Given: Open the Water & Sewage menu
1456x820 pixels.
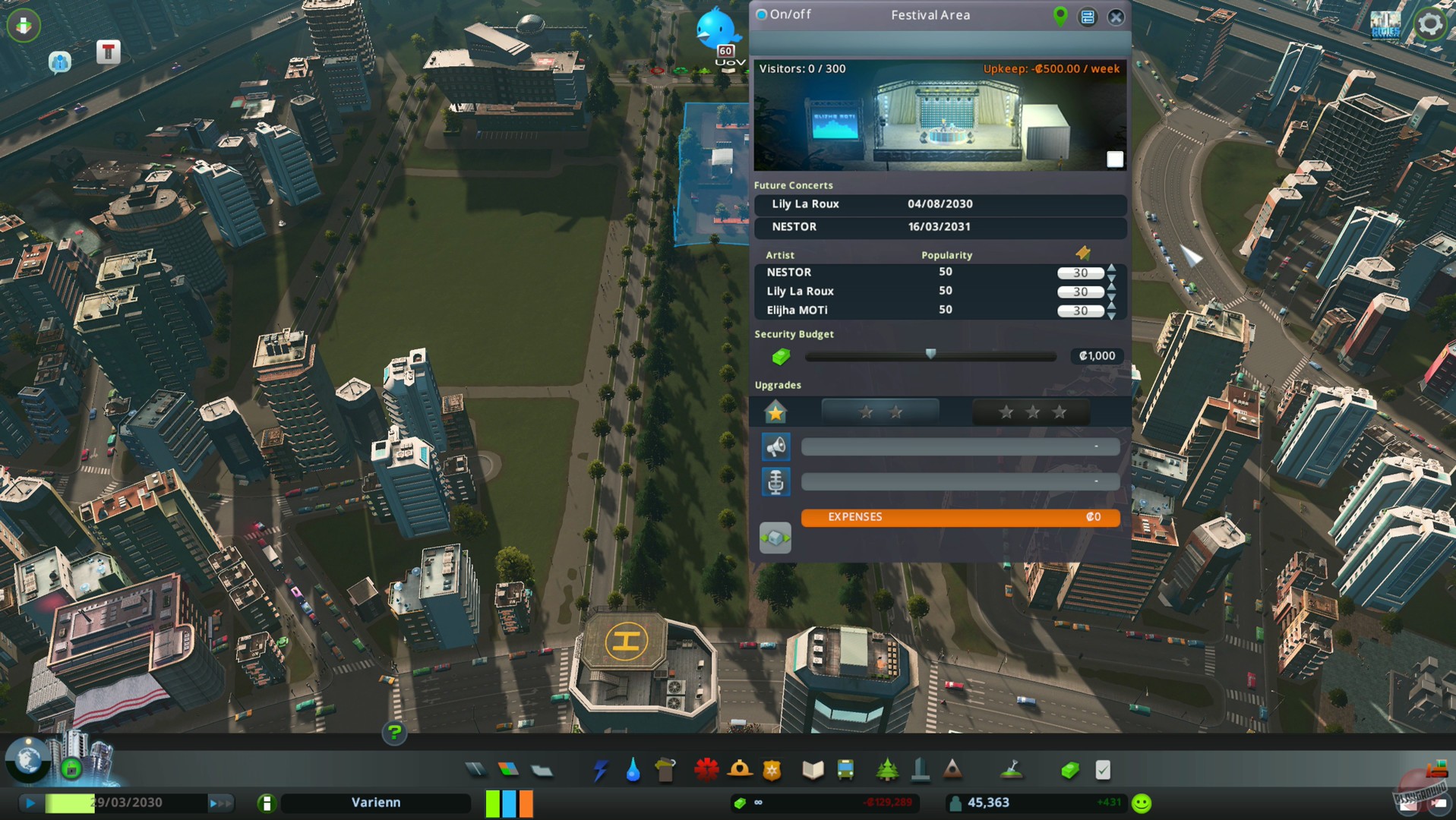Looking at the screenshot, I should tap(634, 769).
